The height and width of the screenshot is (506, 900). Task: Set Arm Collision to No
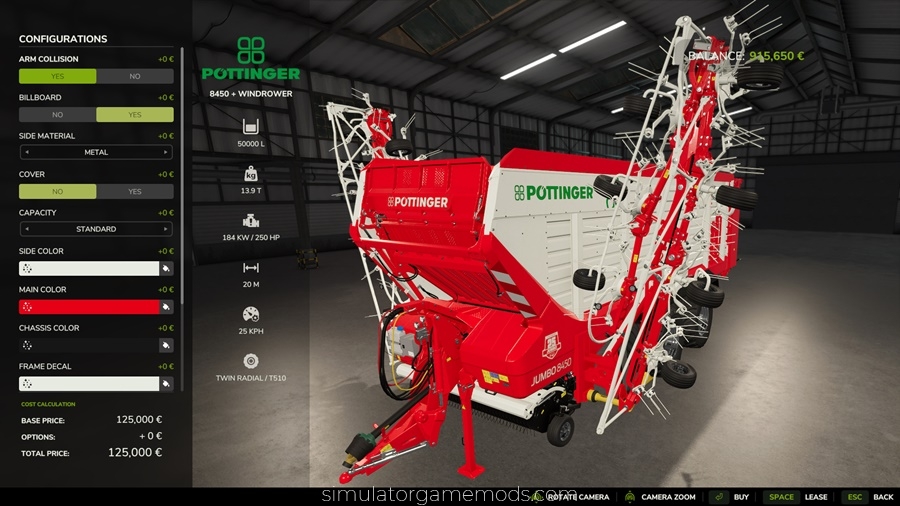(135, 76)
